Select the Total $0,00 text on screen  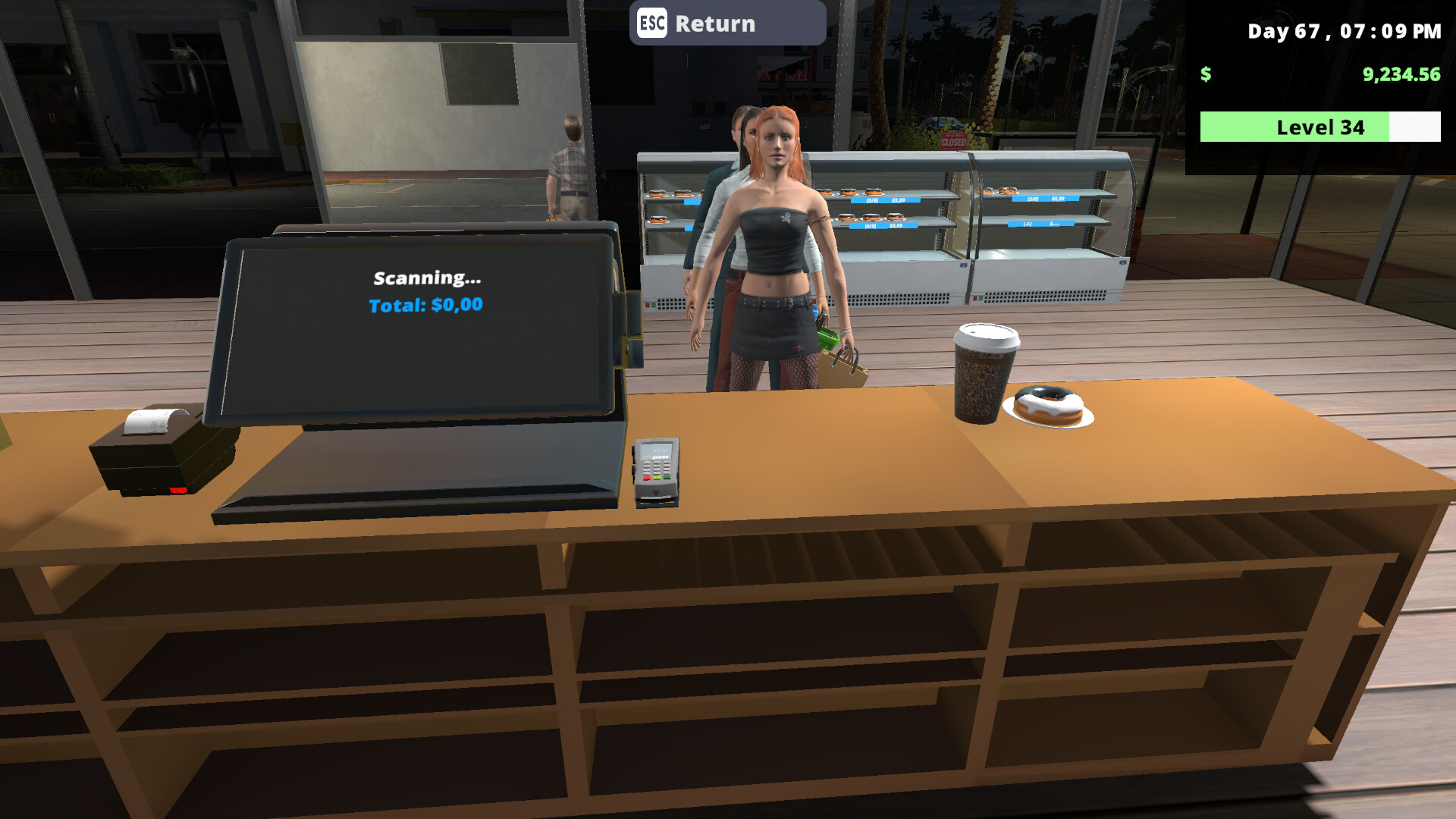click(425, 305)
